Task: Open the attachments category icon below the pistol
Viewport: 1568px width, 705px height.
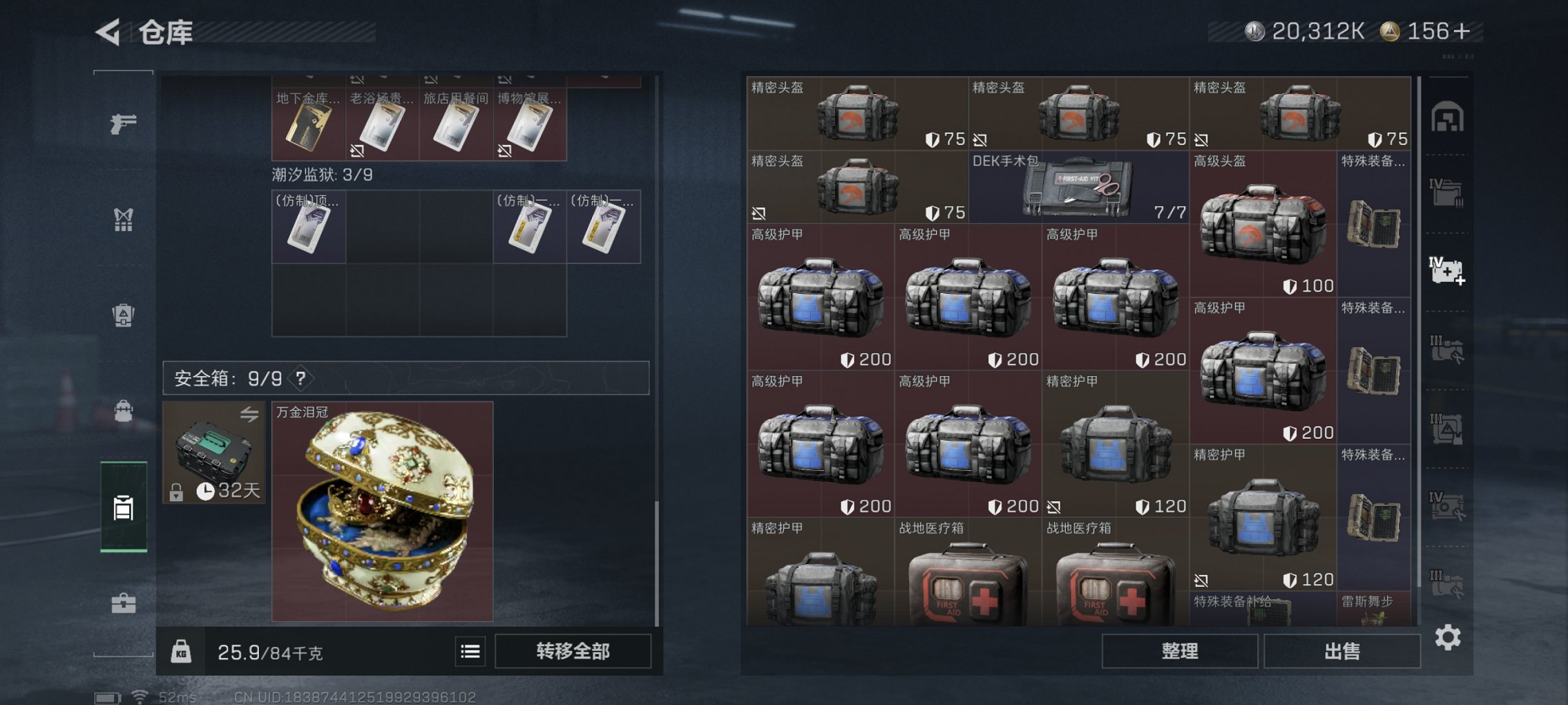Action: coord(123,221)
